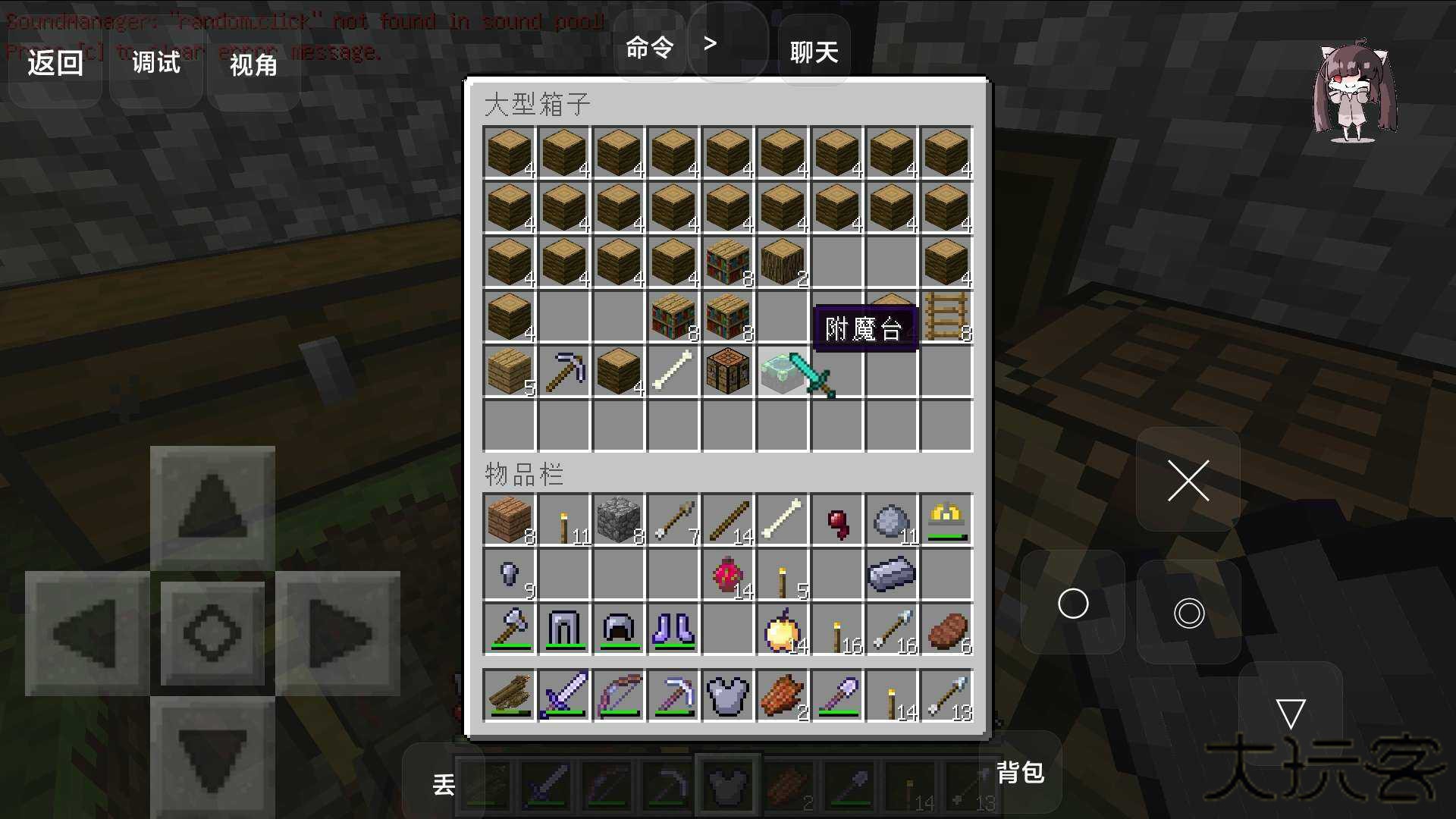Pick up the pickaxe stored in the chest
Viewport: 1456px width, 819px height.
(x=563, y=372)
